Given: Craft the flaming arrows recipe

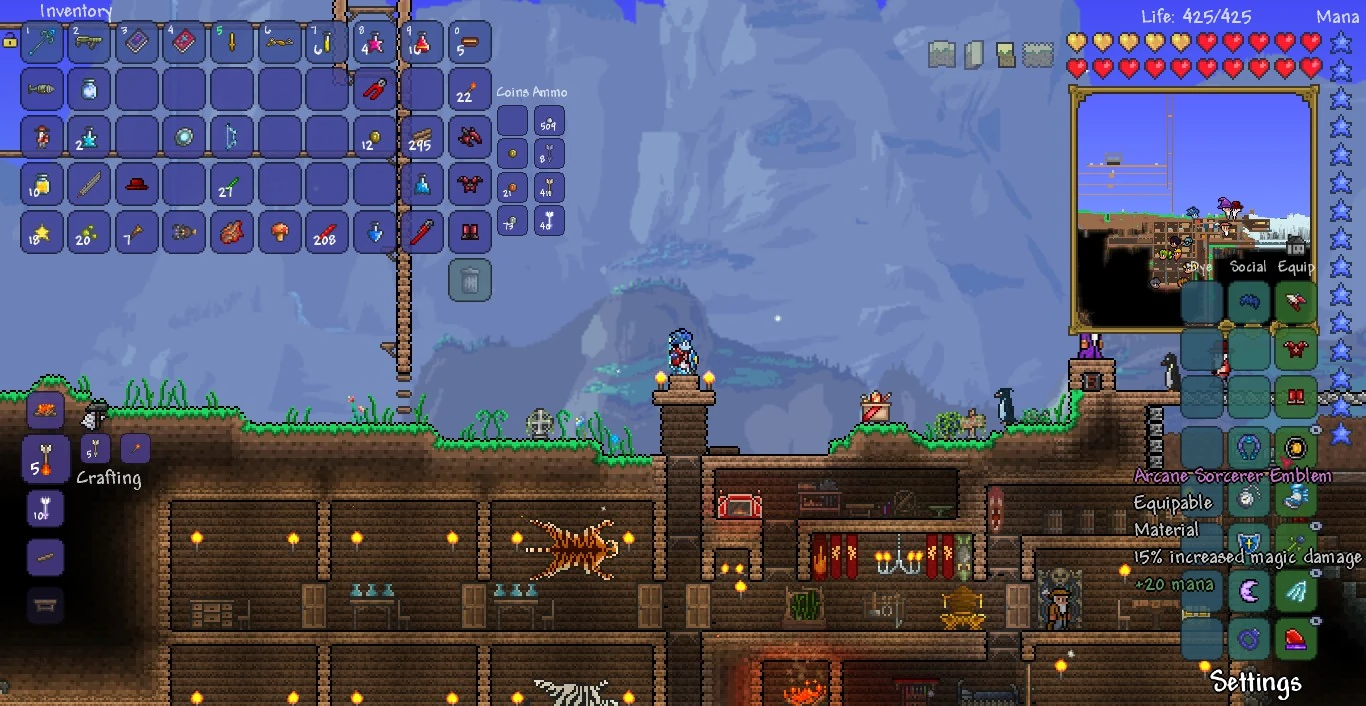Looking at the screenshot, I should (45, 458).
